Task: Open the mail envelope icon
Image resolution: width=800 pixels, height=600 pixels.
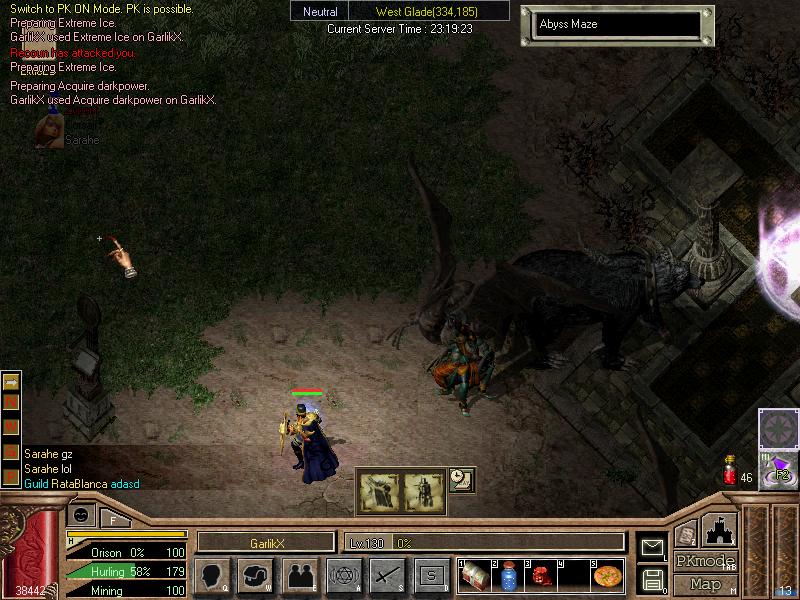Action: coord(652,546)
